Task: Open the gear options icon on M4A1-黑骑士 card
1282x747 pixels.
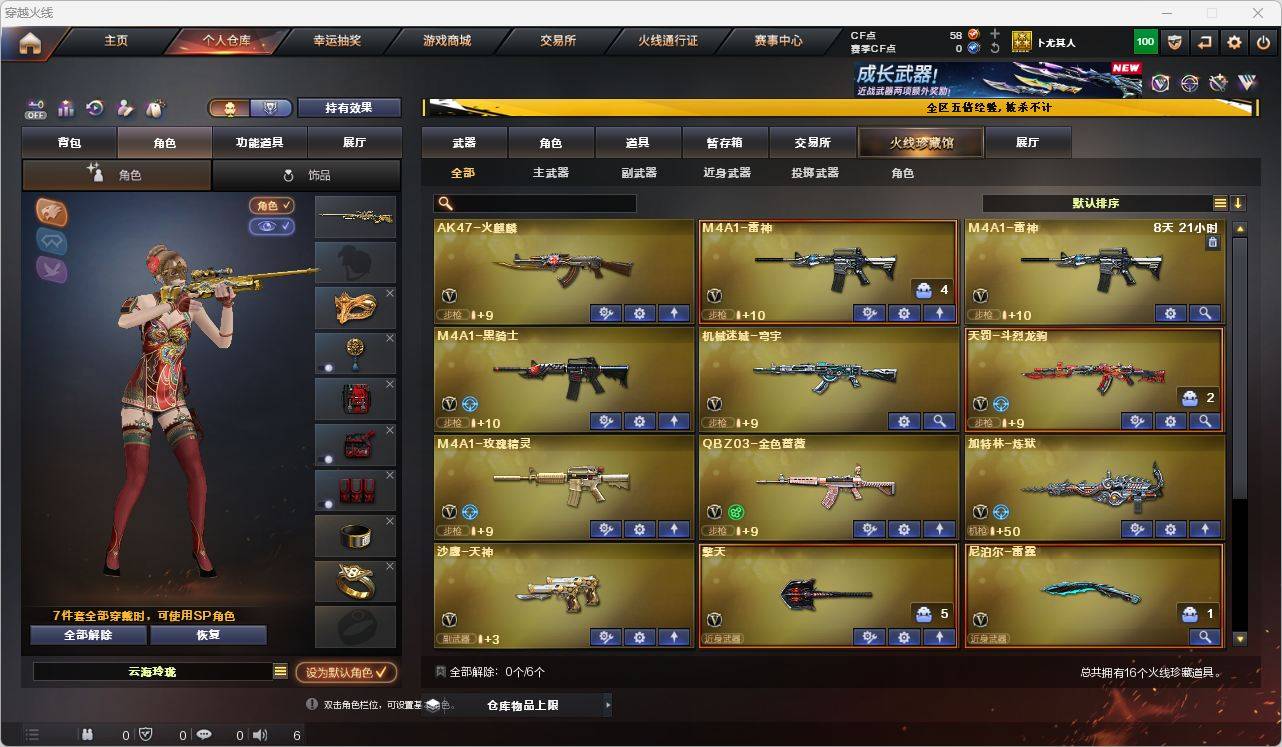Action: tap(639, 421)
